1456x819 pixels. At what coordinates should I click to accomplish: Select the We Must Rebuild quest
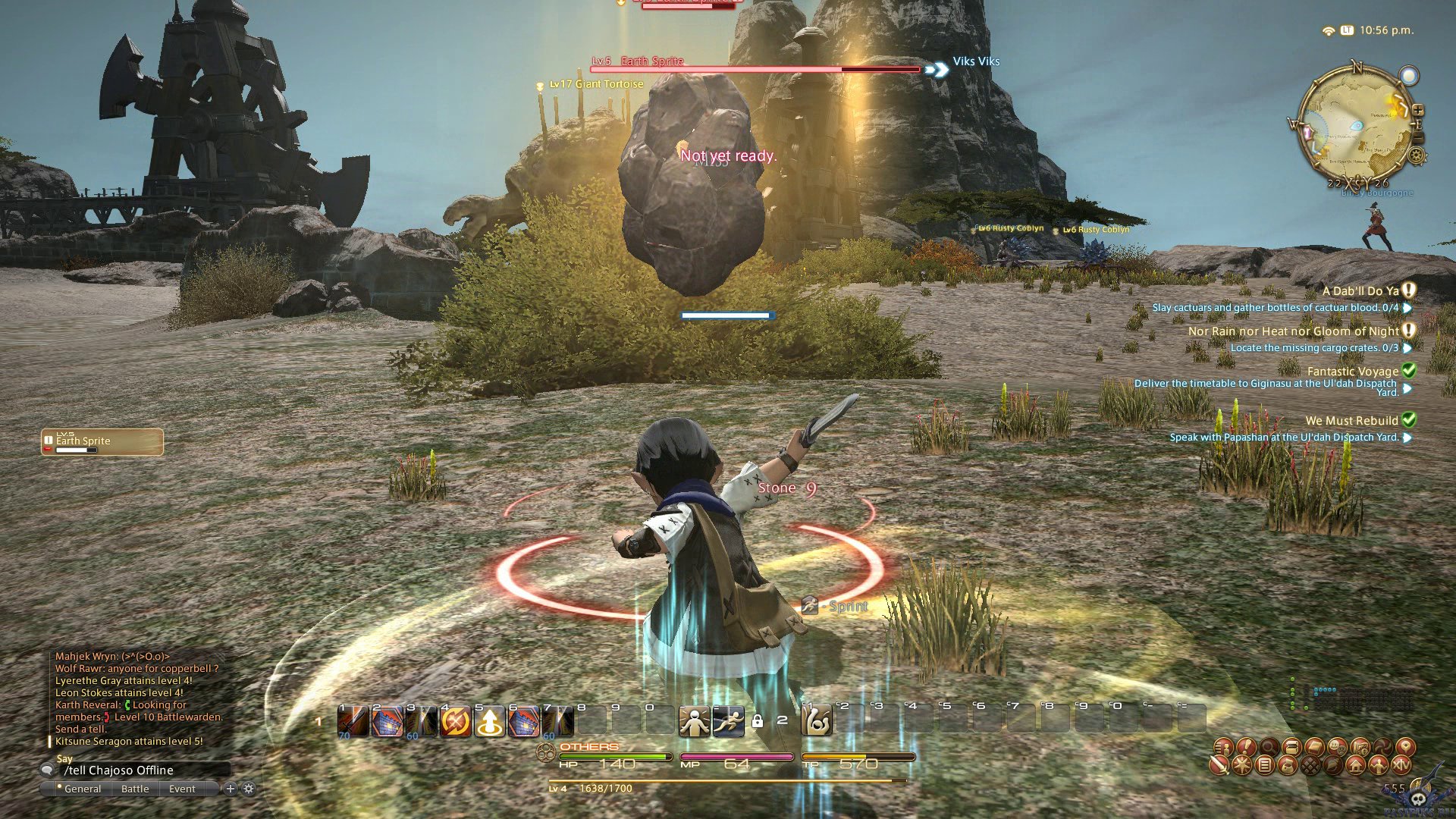(1351, 421)
